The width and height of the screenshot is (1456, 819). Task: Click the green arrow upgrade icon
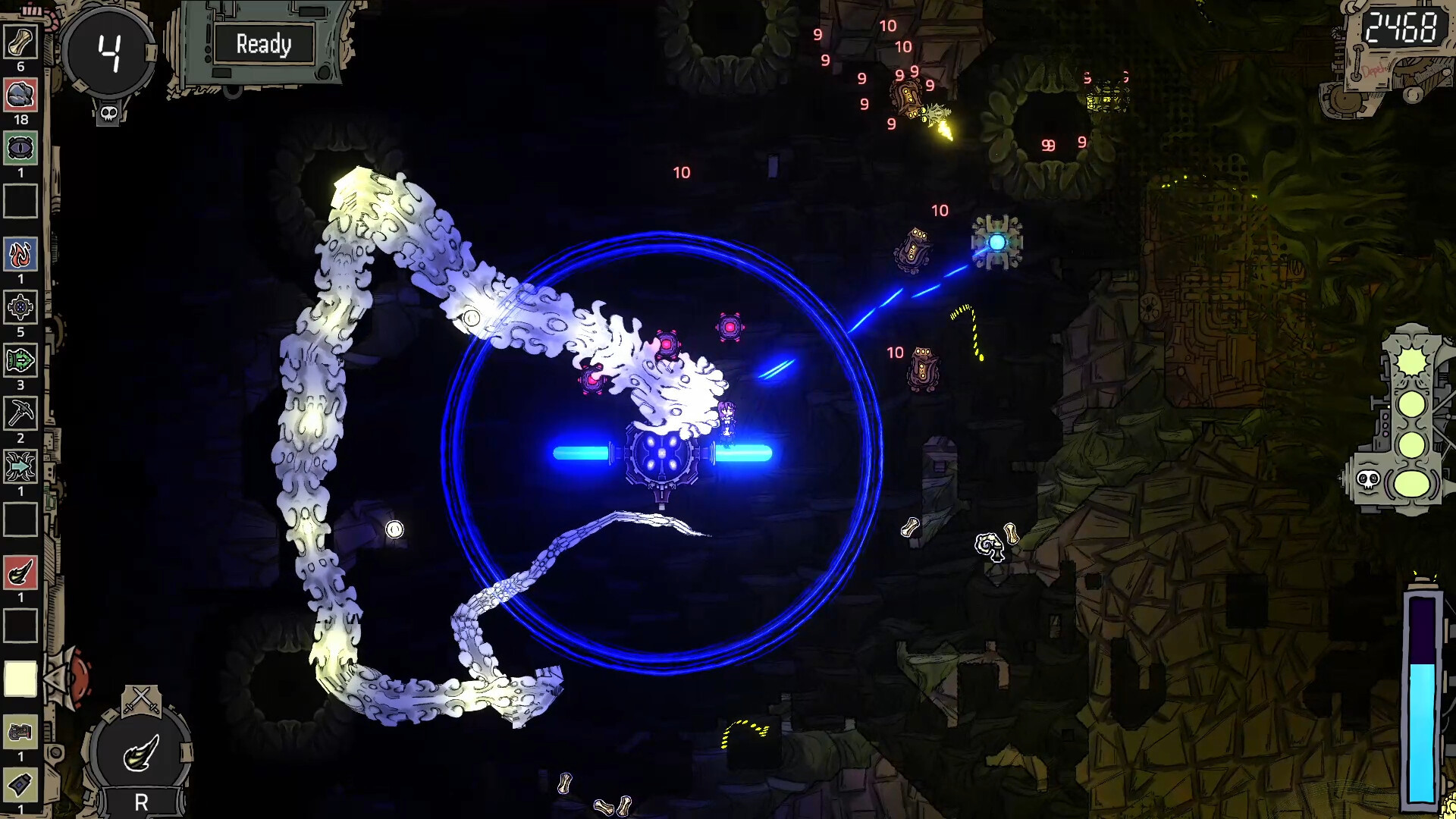[20, 361]
